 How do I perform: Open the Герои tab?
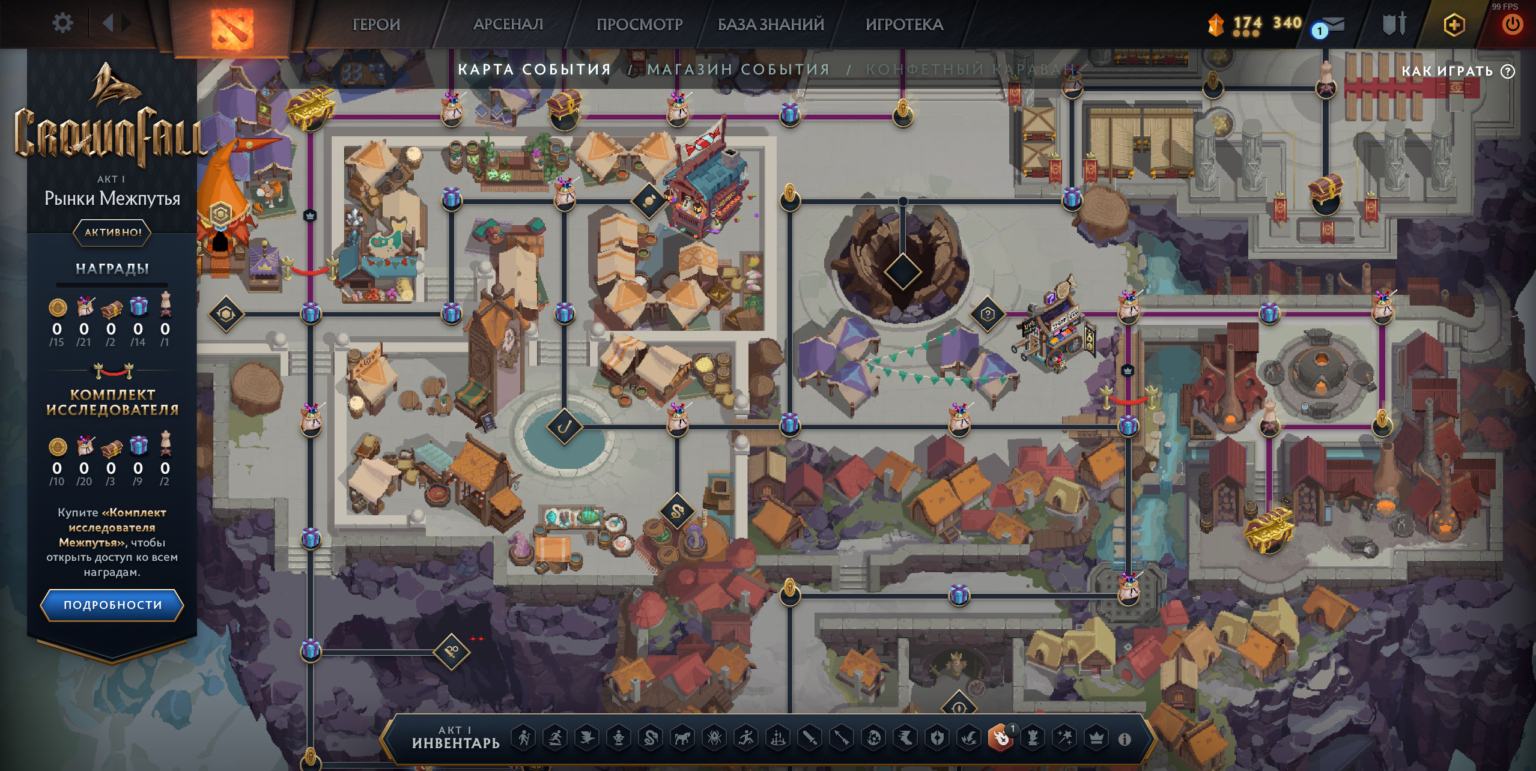(376, 24)
